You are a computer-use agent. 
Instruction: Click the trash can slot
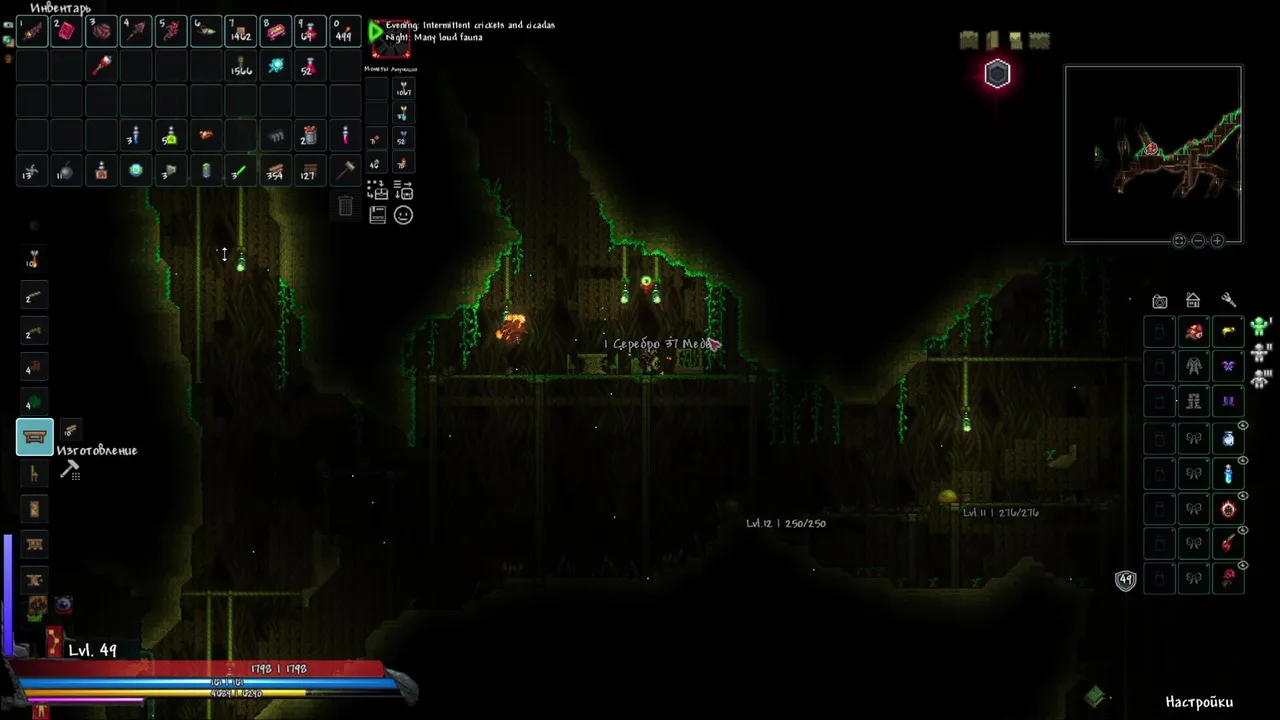pyautogui.click(x=345, y=206)
